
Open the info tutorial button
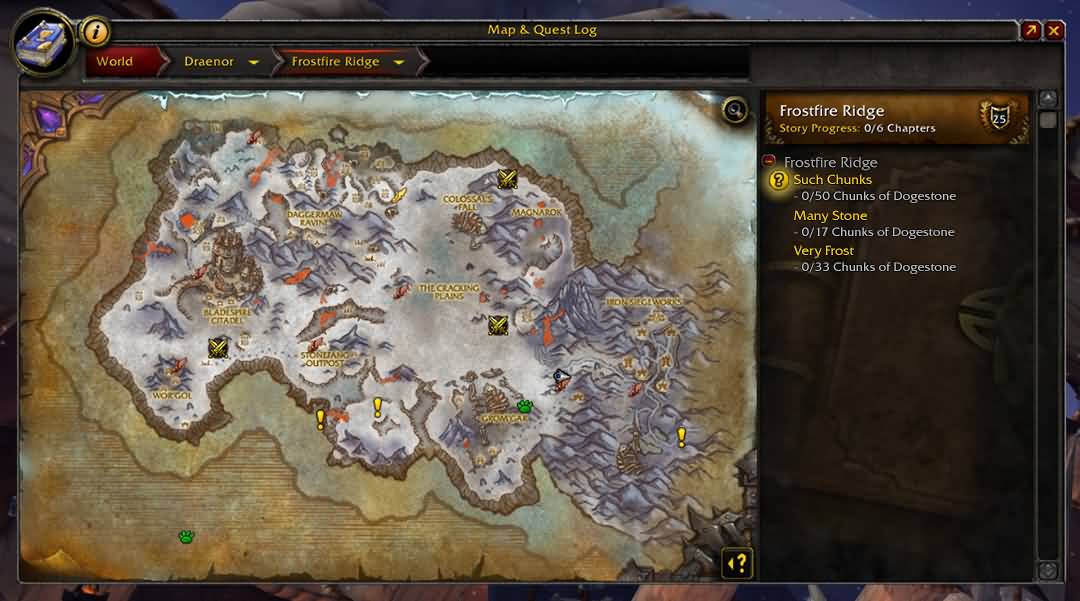click(x=95, y=31)
